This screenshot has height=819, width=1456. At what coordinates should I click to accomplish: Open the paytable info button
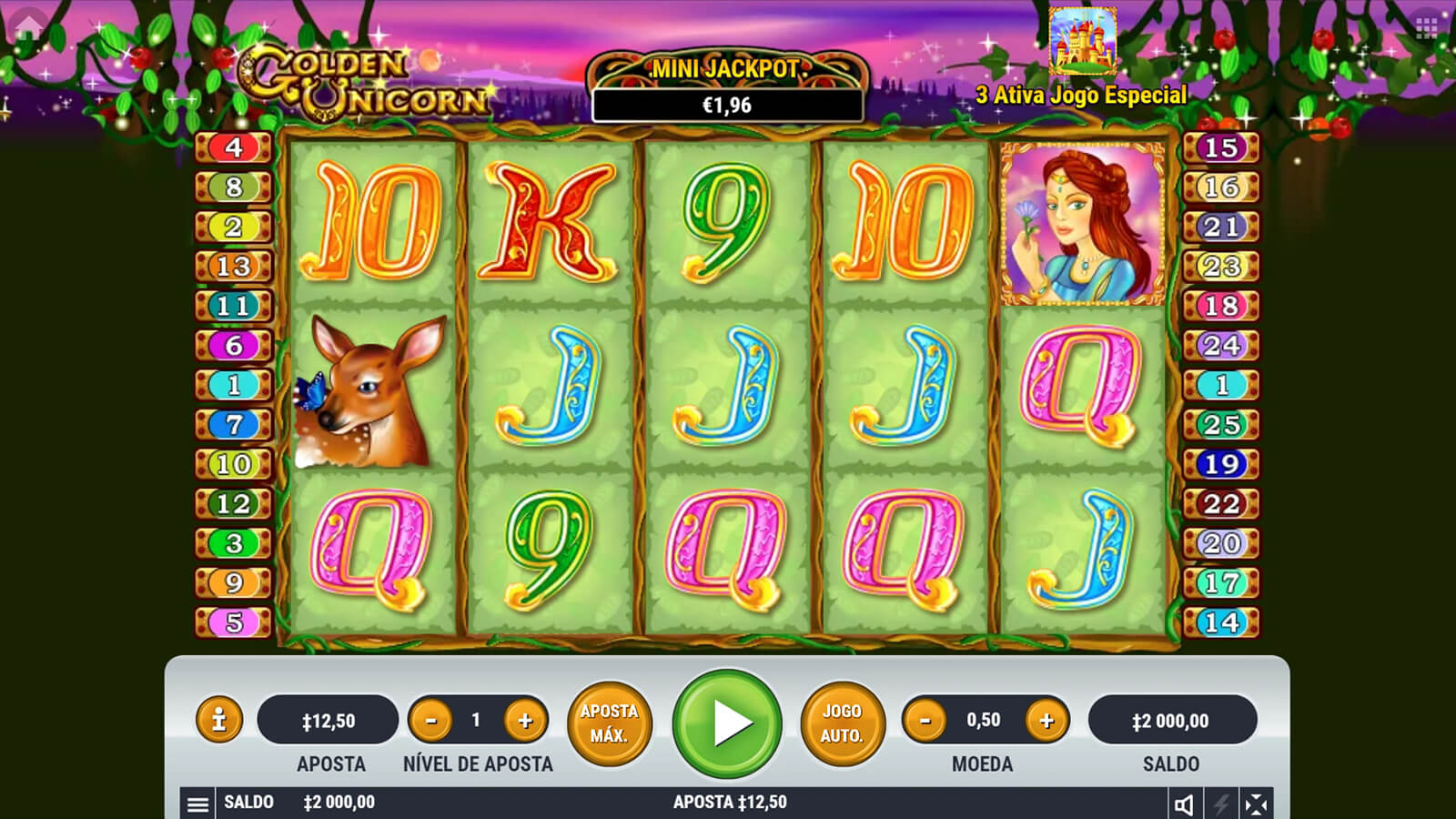218,721
